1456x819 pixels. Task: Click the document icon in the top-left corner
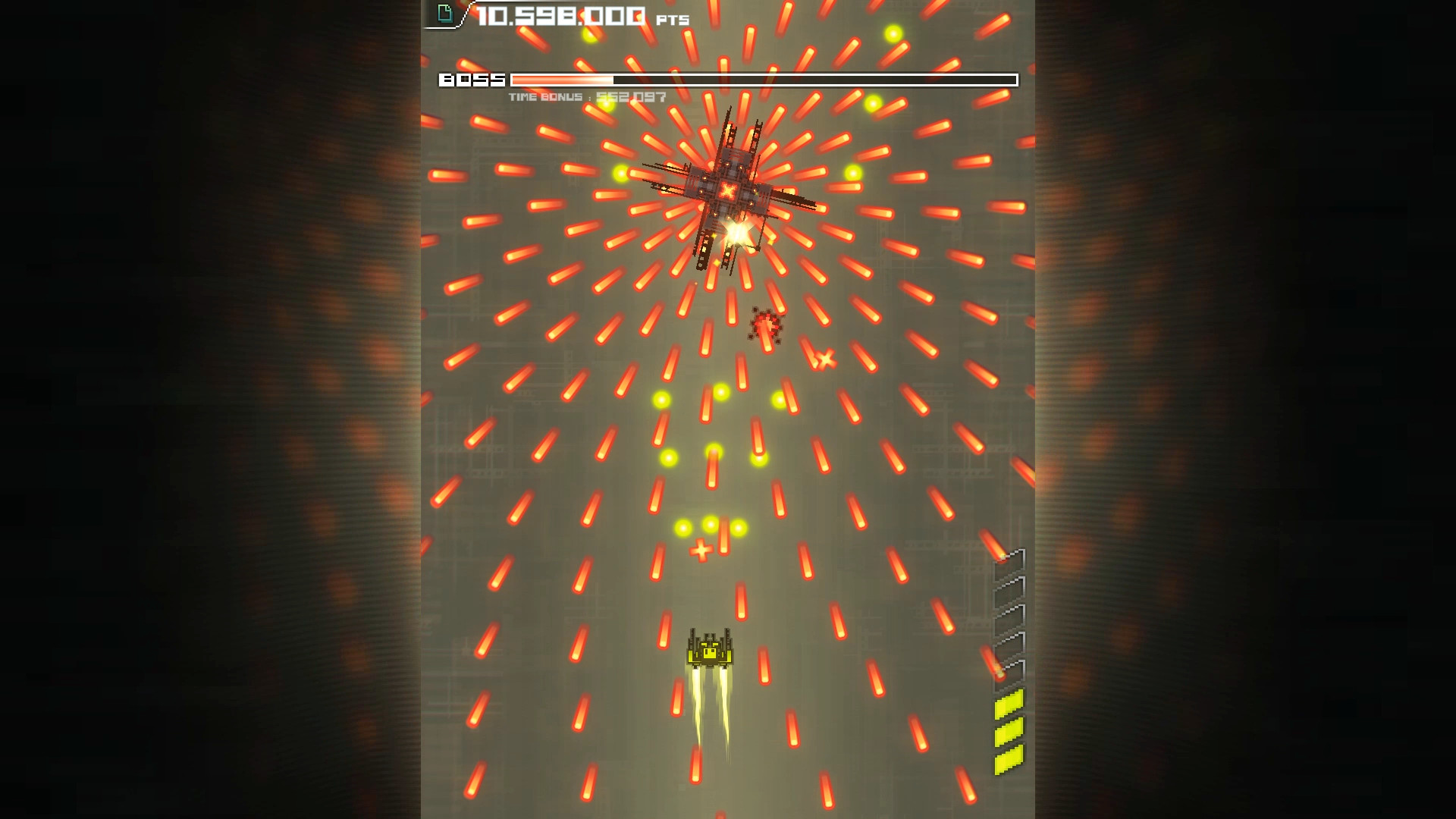444,12
